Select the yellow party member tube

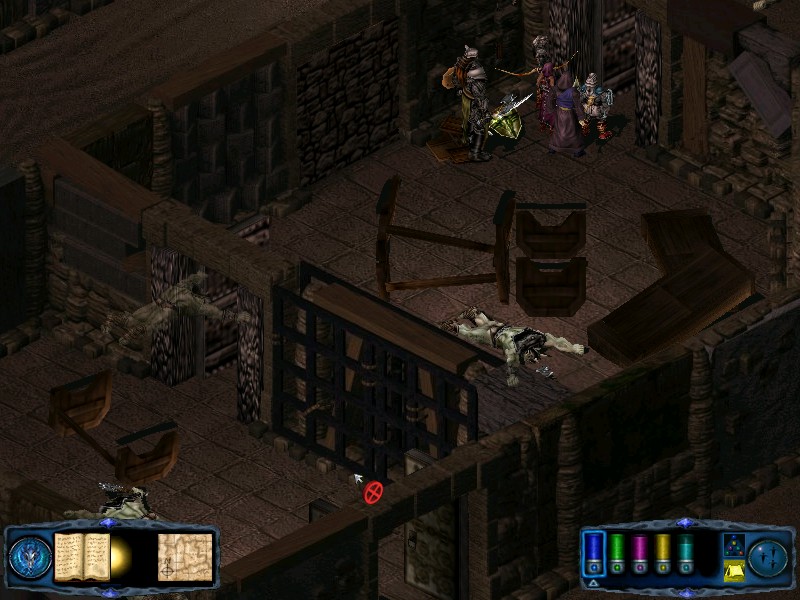point(662,553)
